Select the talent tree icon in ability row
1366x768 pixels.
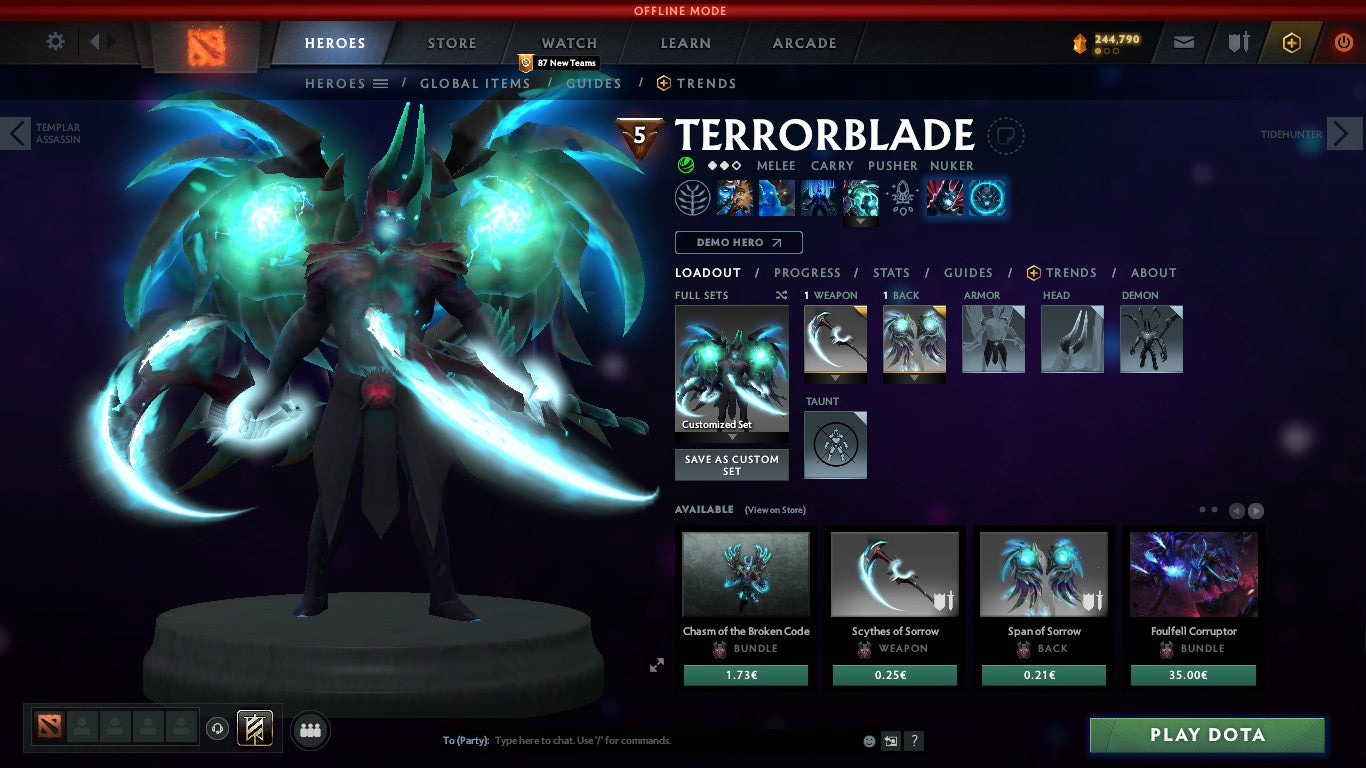(693, 197)
